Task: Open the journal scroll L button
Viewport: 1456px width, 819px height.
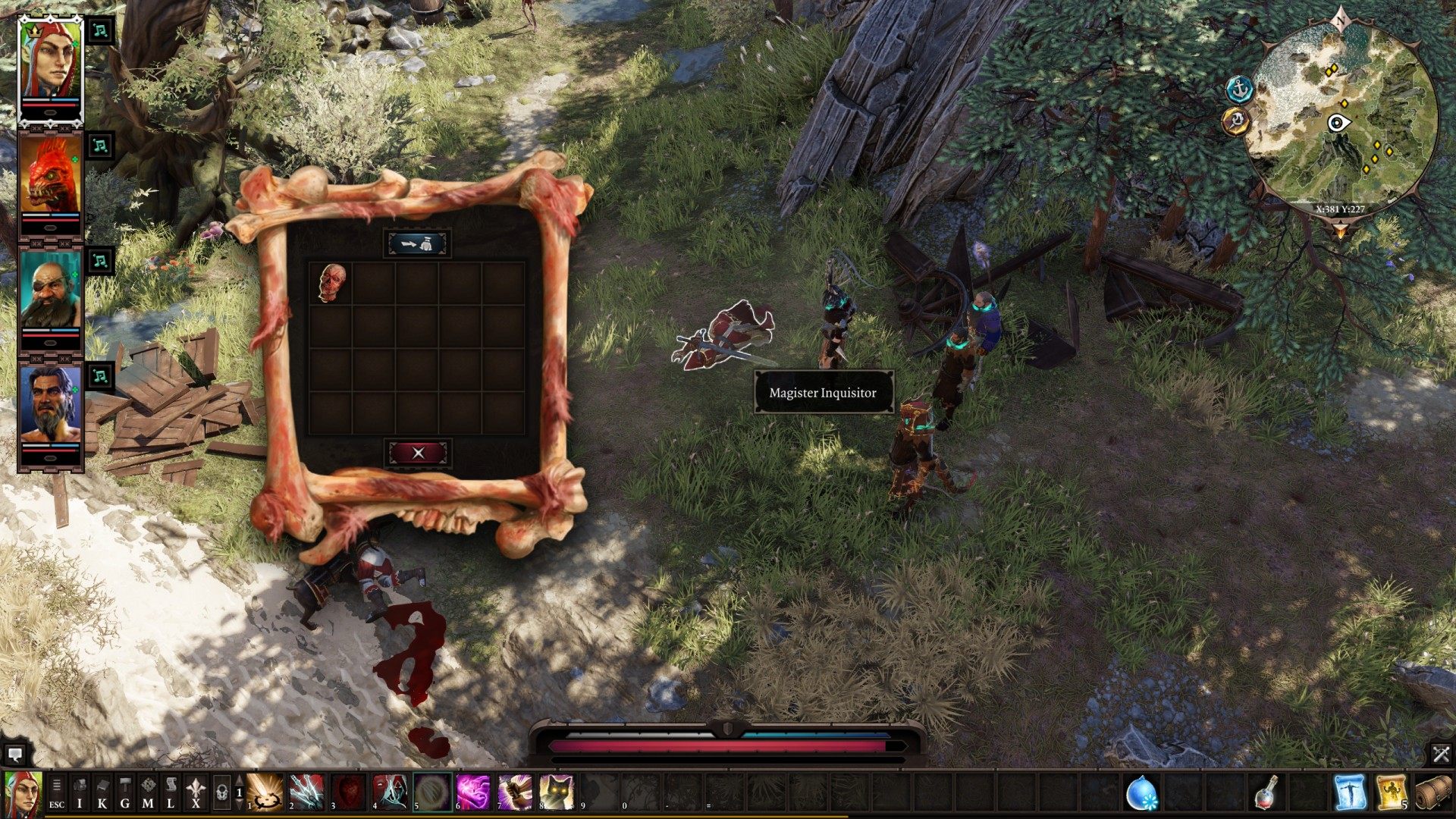Action: click(171, 793)
